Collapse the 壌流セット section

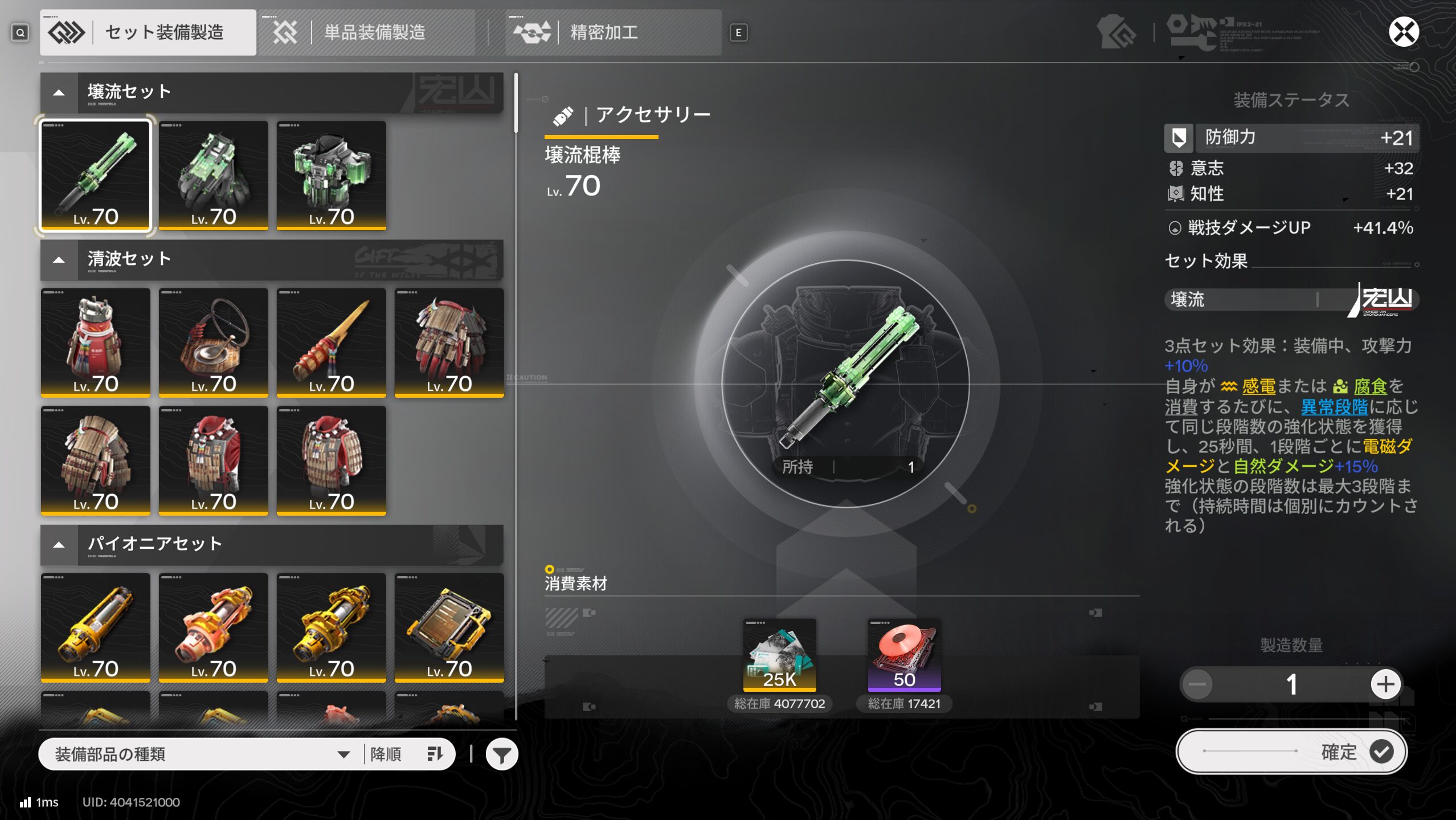click(59, 92)
